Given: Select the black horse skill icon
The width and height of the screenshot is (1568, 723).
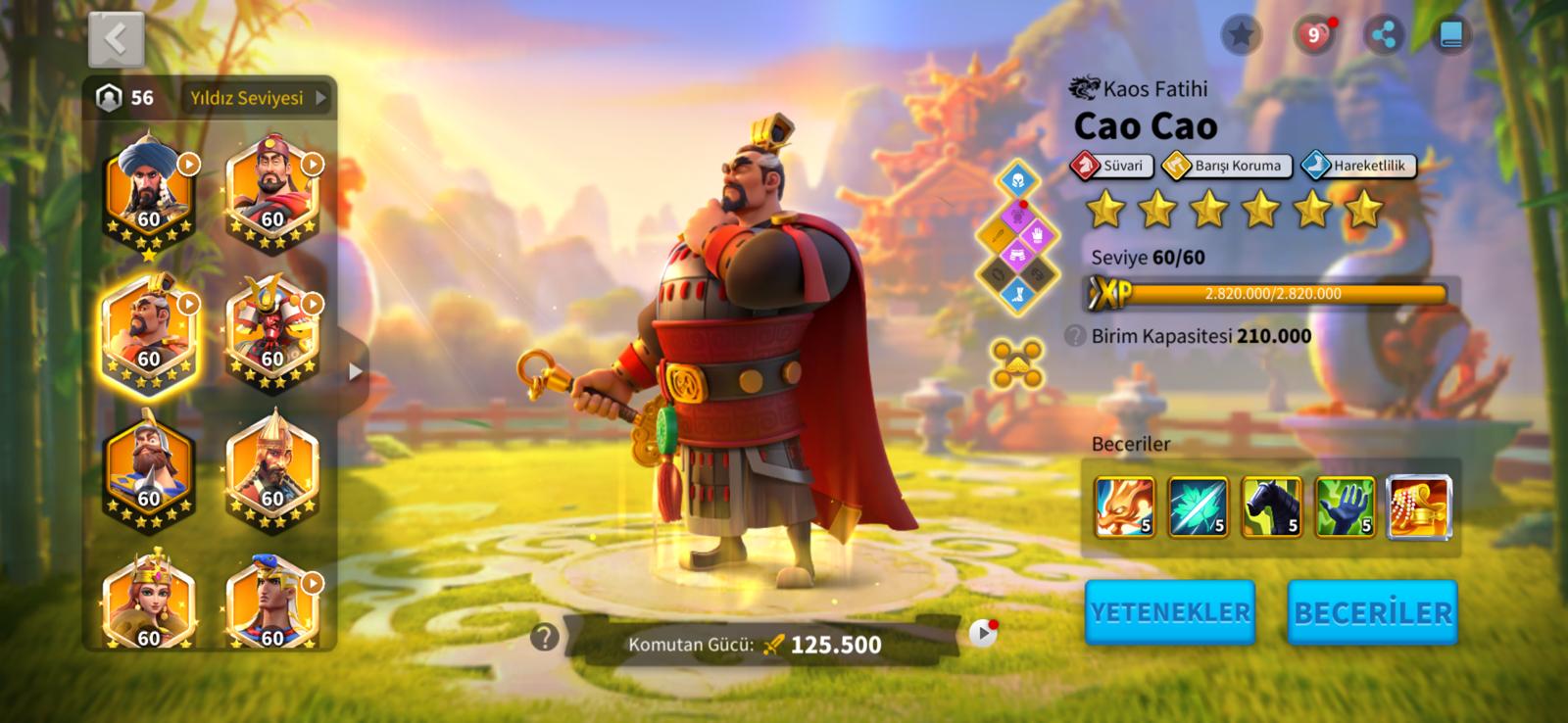Looking at the screenshot, I should pyautogui.click(x=1271, y=507).
